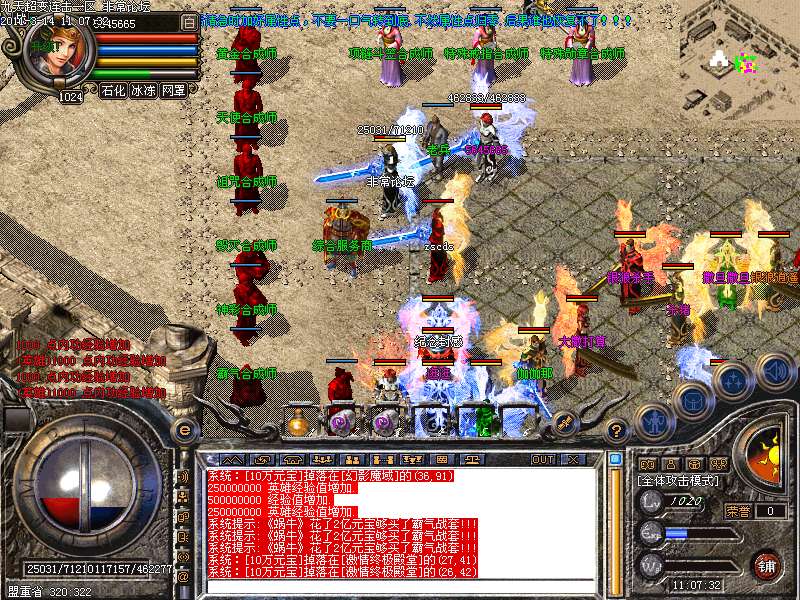This screenshot has width=800, height=600.
Task: Use the orange potion in the belt
Action: (298, 423)
